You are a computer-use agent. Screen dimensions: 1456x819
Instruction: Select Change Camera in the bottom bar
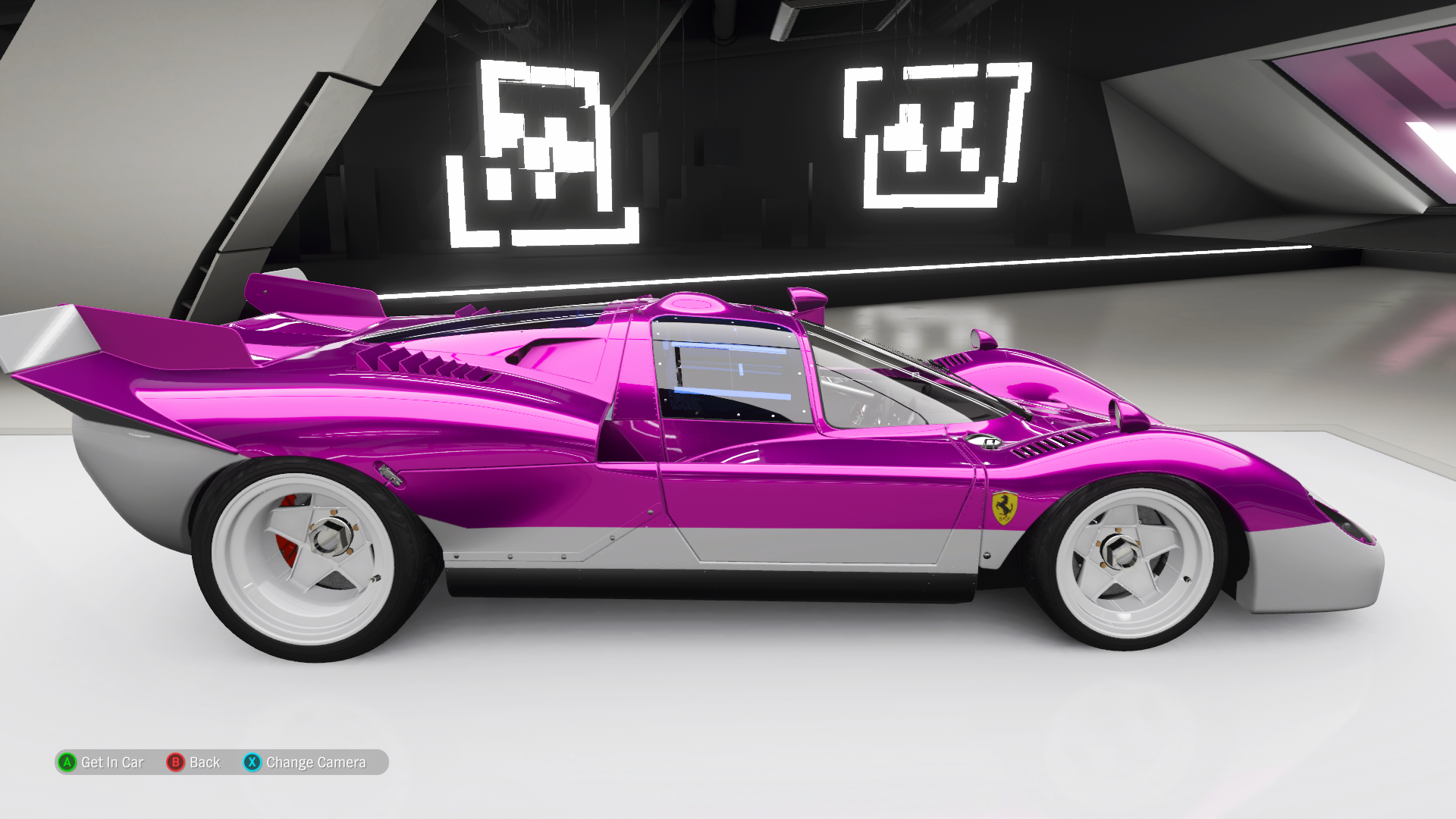(305, 762)
